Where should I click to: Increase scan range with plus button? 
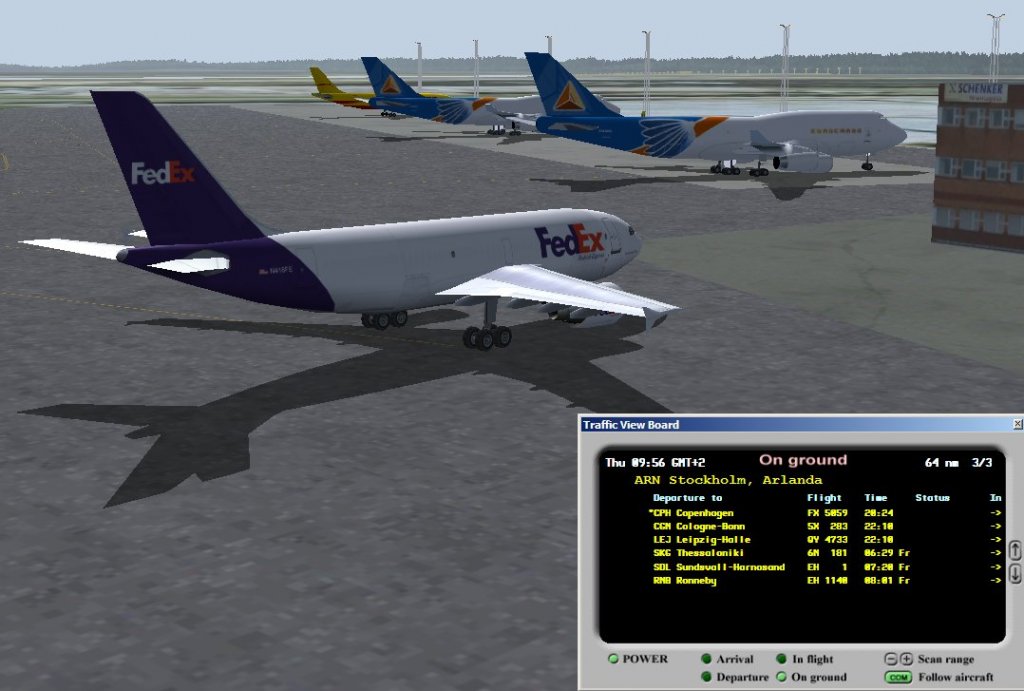[906, 659]
